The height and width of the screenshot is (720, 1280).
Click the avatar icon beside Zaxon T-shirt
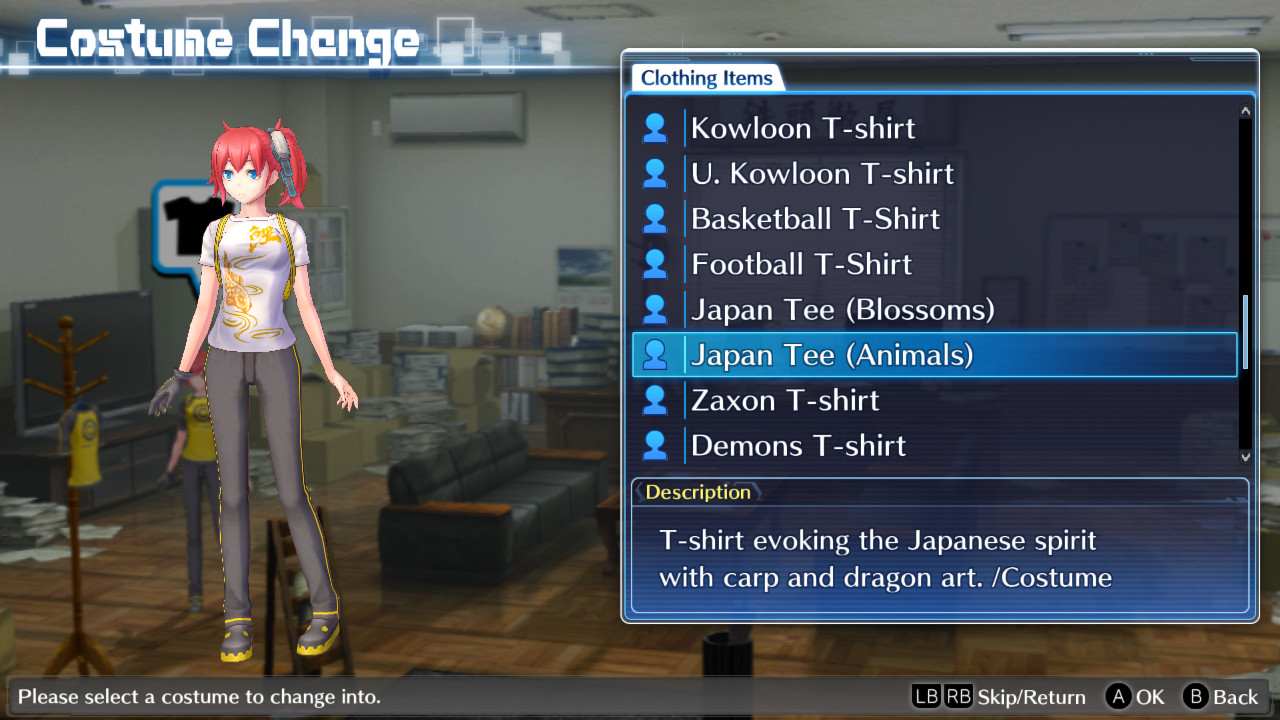pos(656,399)
